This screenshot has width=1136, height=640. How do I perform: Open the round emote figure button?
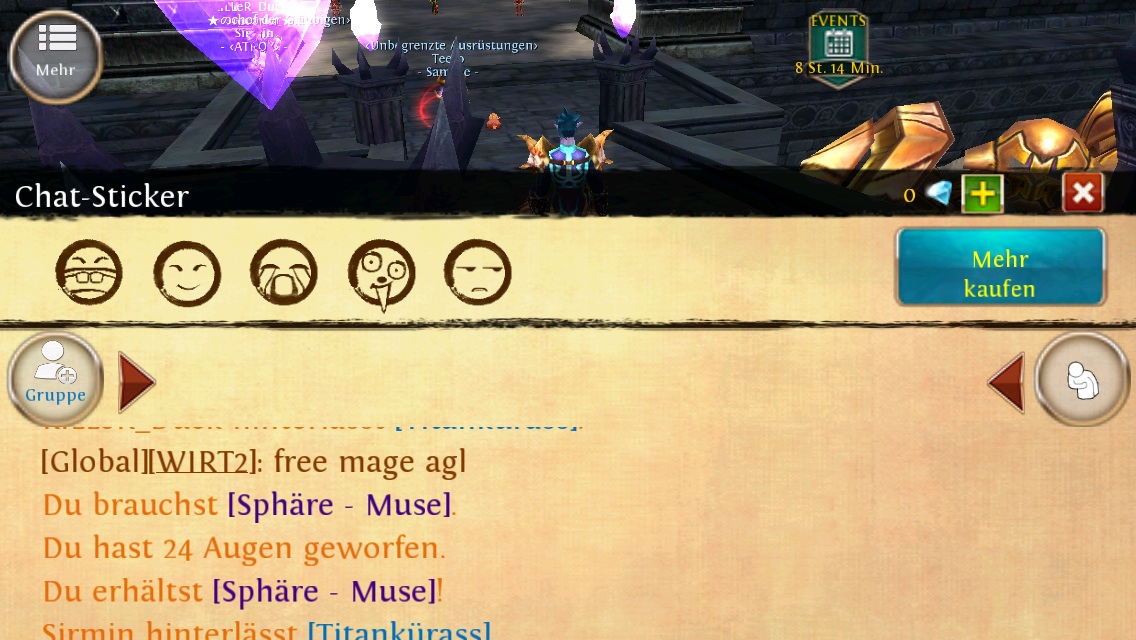[x=1082, y=380]
